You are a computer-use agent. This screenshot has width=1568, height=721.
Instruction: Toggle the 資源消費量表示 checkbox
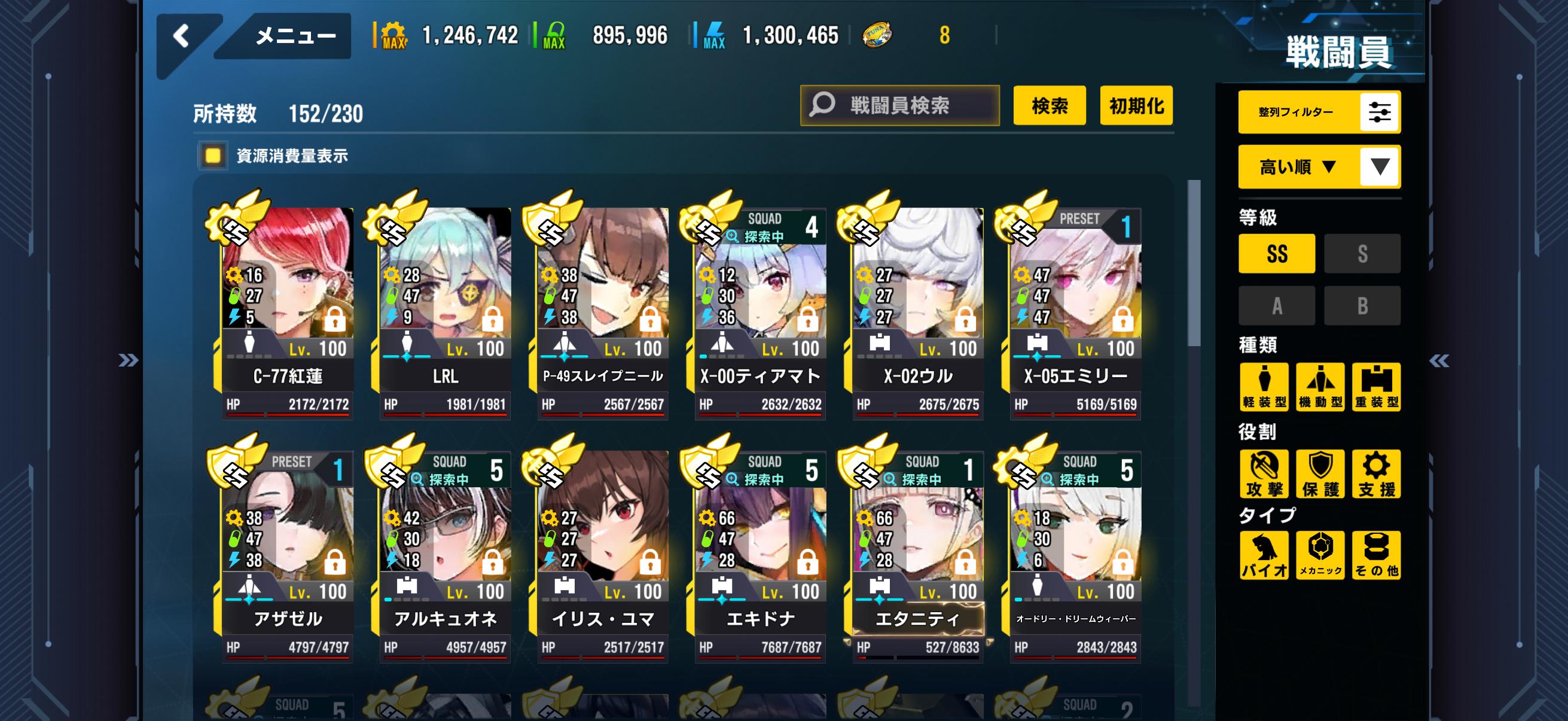(x=212, y=156)
